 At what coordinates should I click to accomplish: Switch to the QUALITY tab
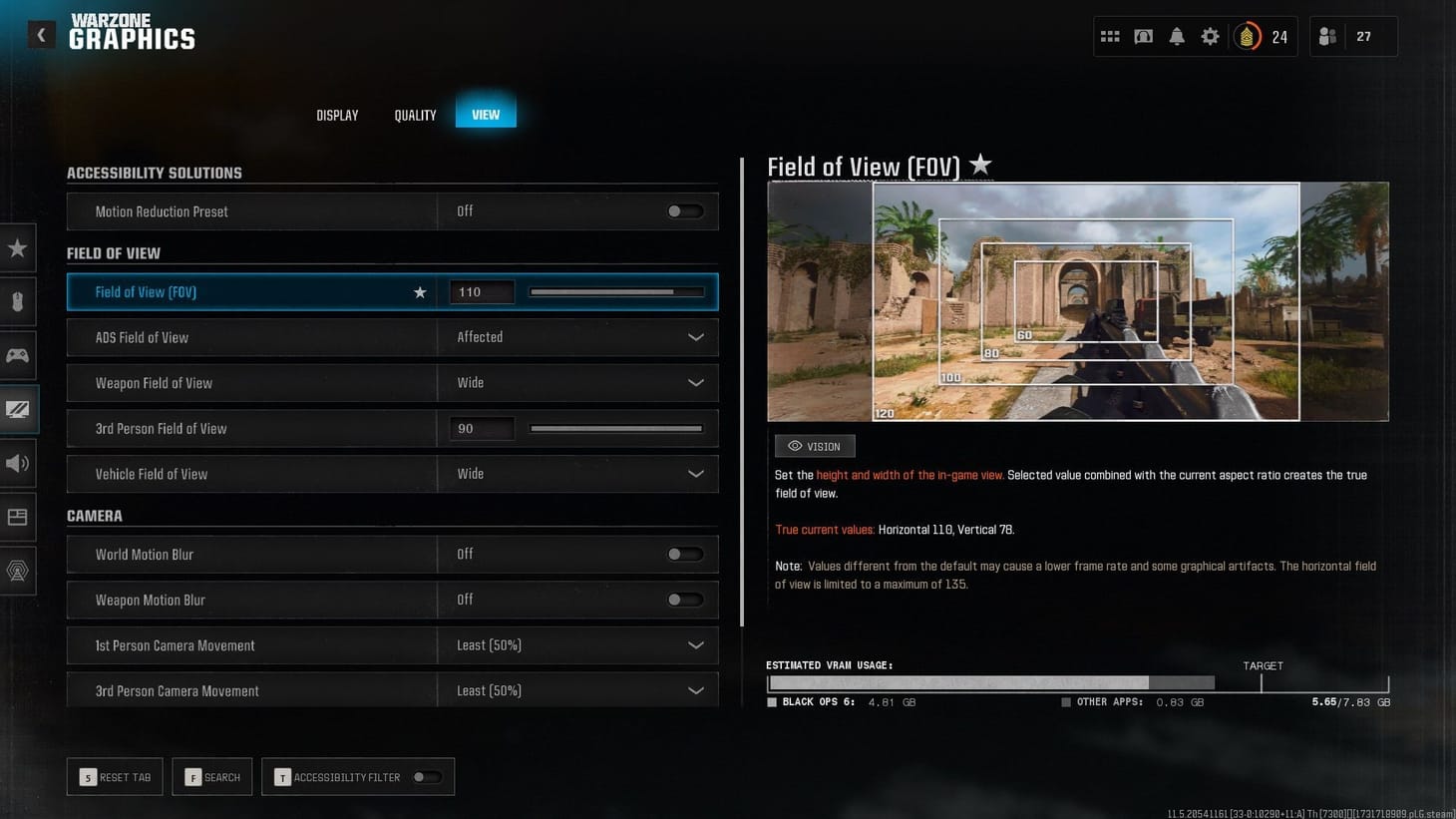(415, 115)
